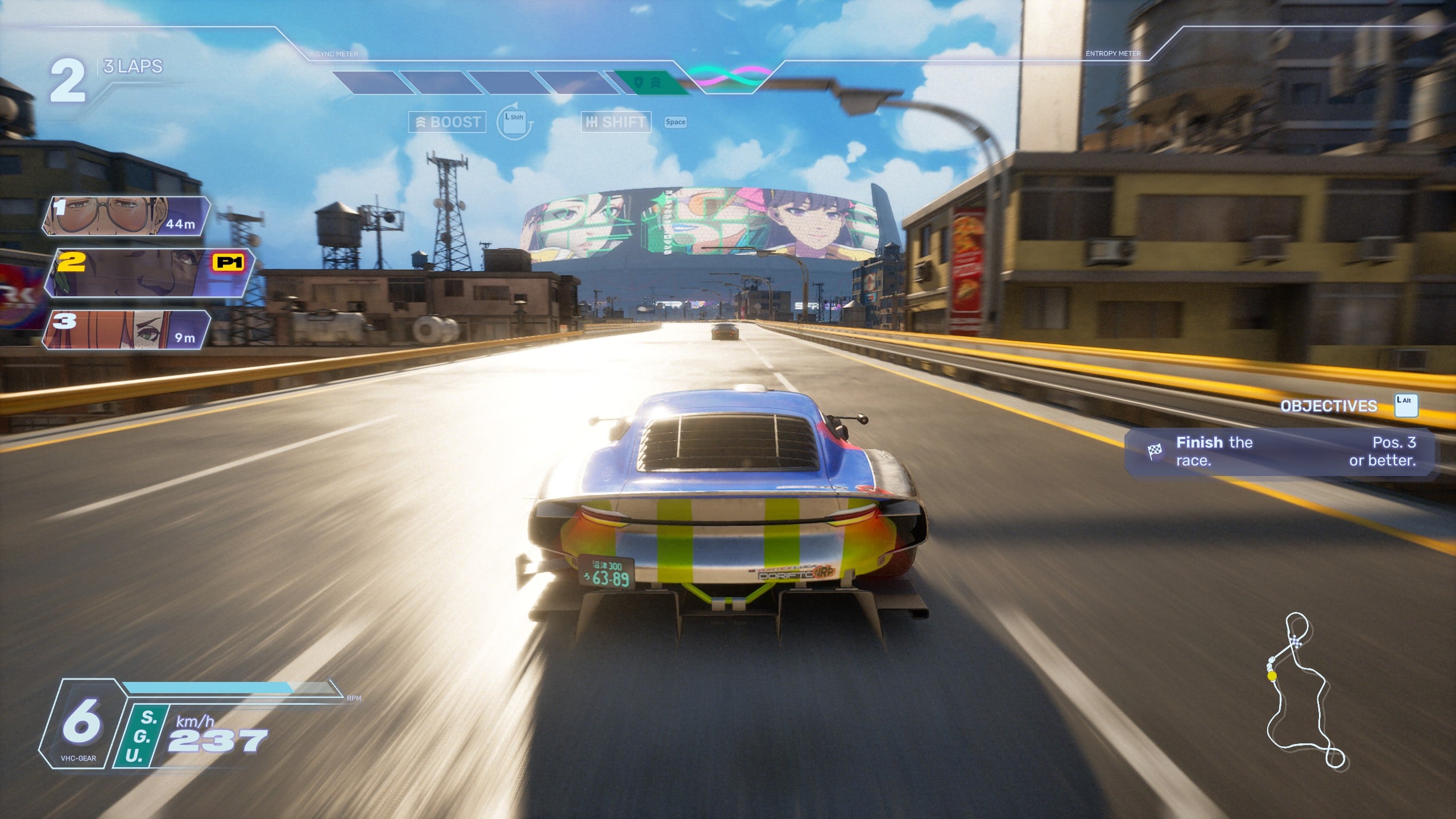Click the P1 player standings card

pyautogui.click(x=150, y=273)
